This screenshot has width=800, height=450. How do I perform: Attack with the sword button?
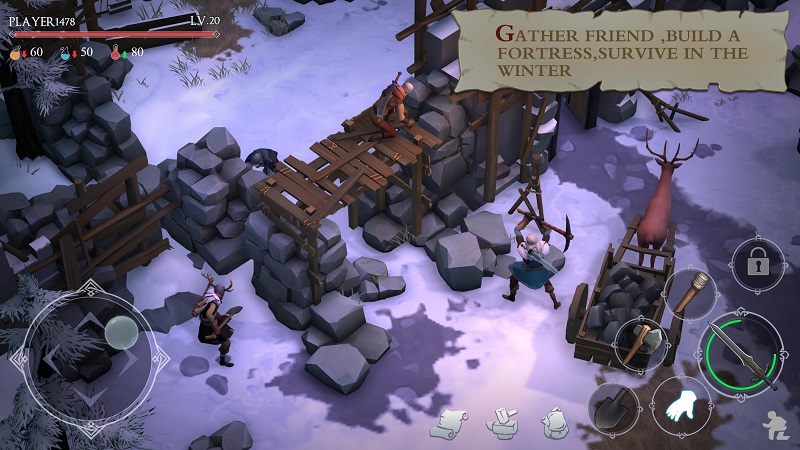[741, 354]
